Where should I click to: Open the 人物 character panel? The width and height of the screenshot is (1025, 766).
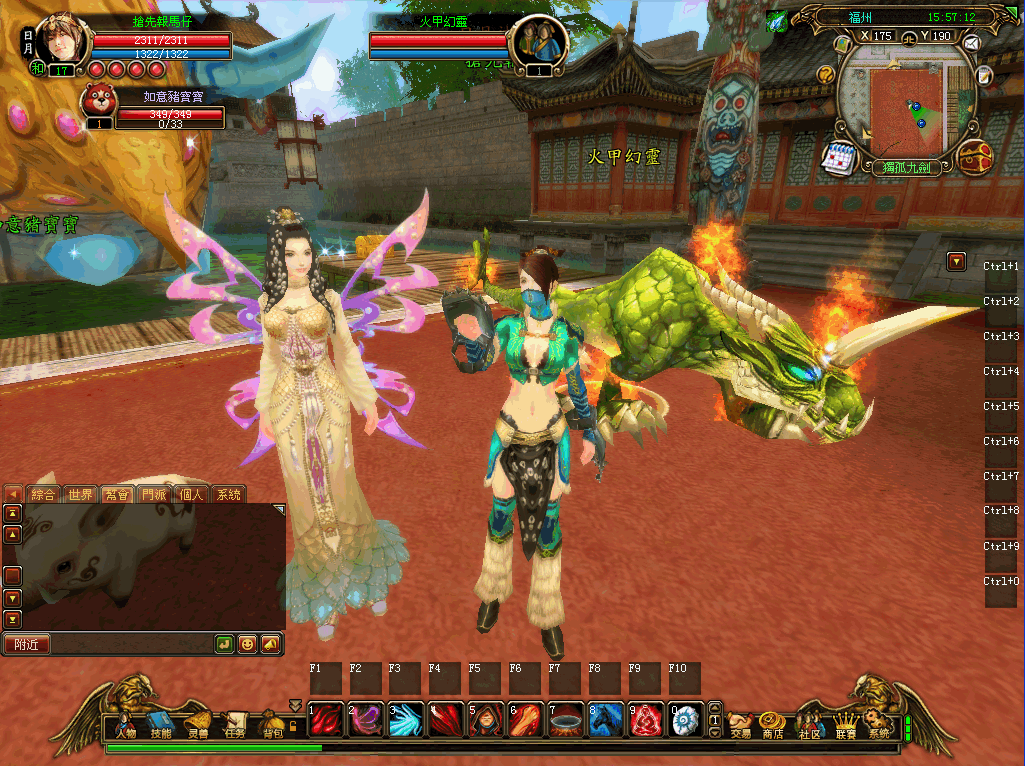click(125, 724)
